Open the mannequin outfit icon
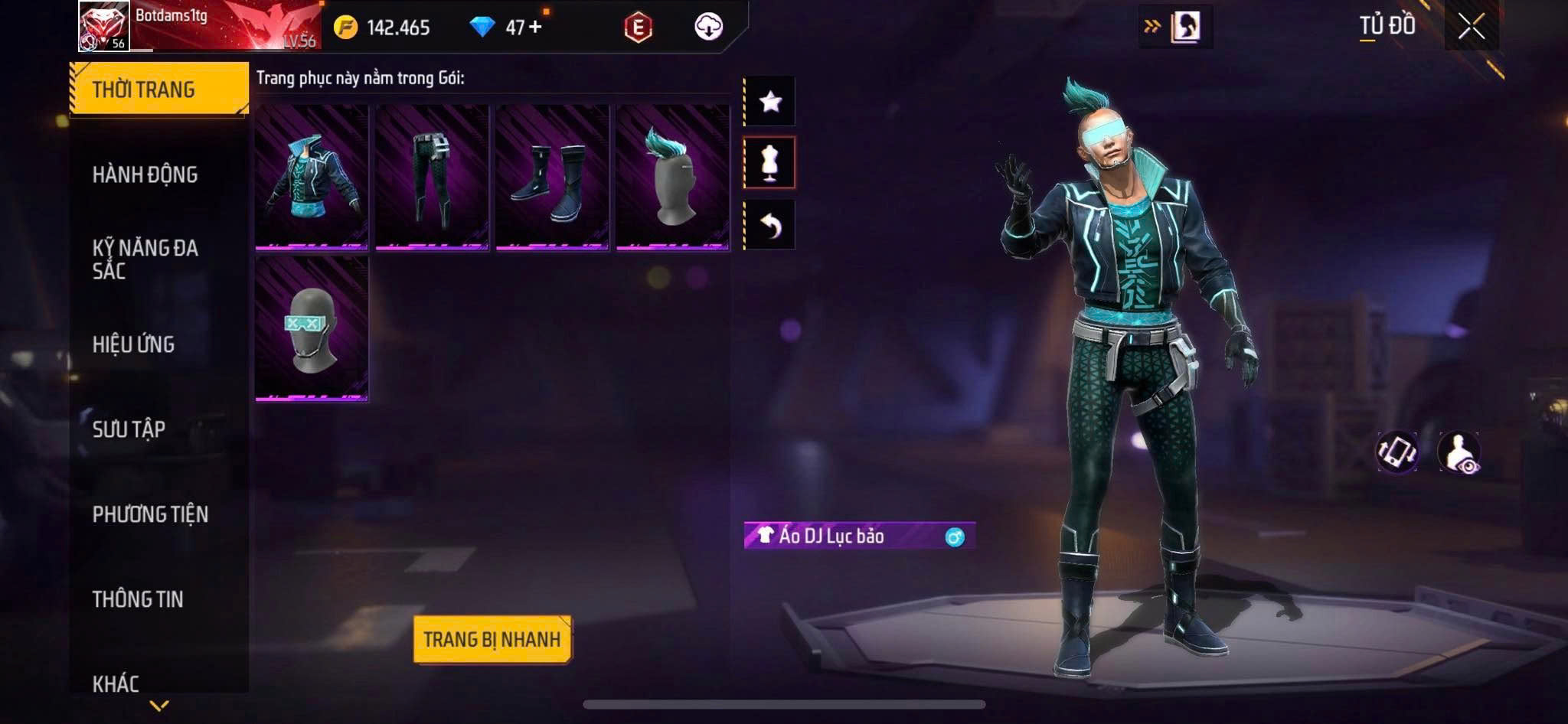Screen dimensions: 1568x724 pos(770,162)
